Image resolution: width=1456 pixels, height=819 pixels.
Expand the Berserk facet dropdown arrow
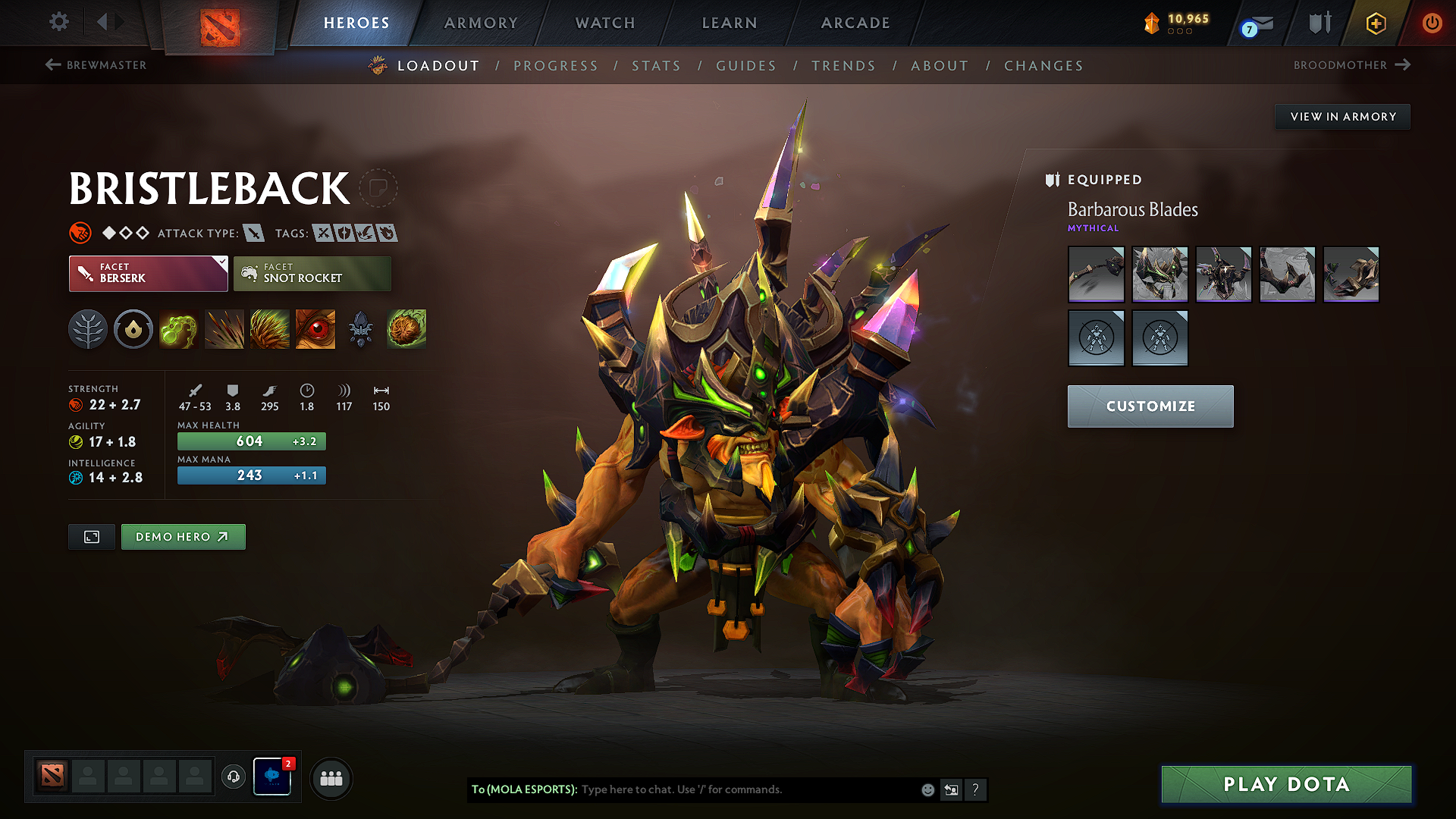click(x=221, y=262)
